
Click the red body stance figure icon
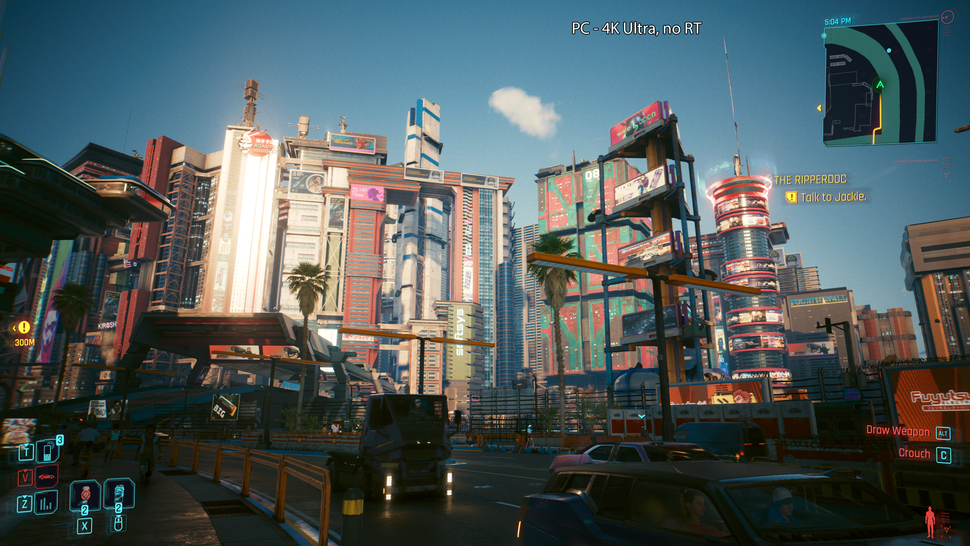pos(931,521)
